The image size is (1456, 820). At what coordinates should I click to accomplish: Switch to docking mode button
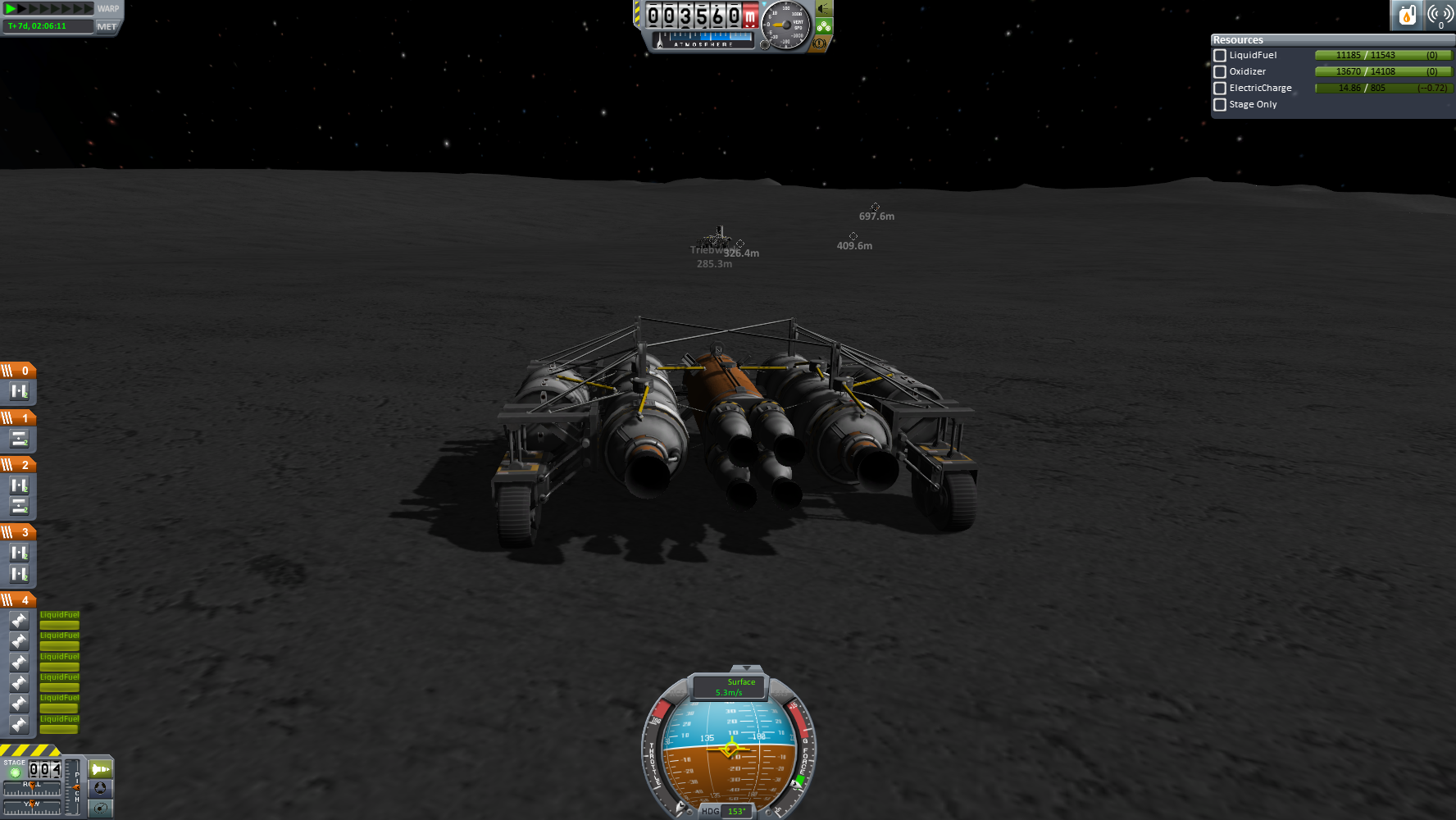pos(100,788)
